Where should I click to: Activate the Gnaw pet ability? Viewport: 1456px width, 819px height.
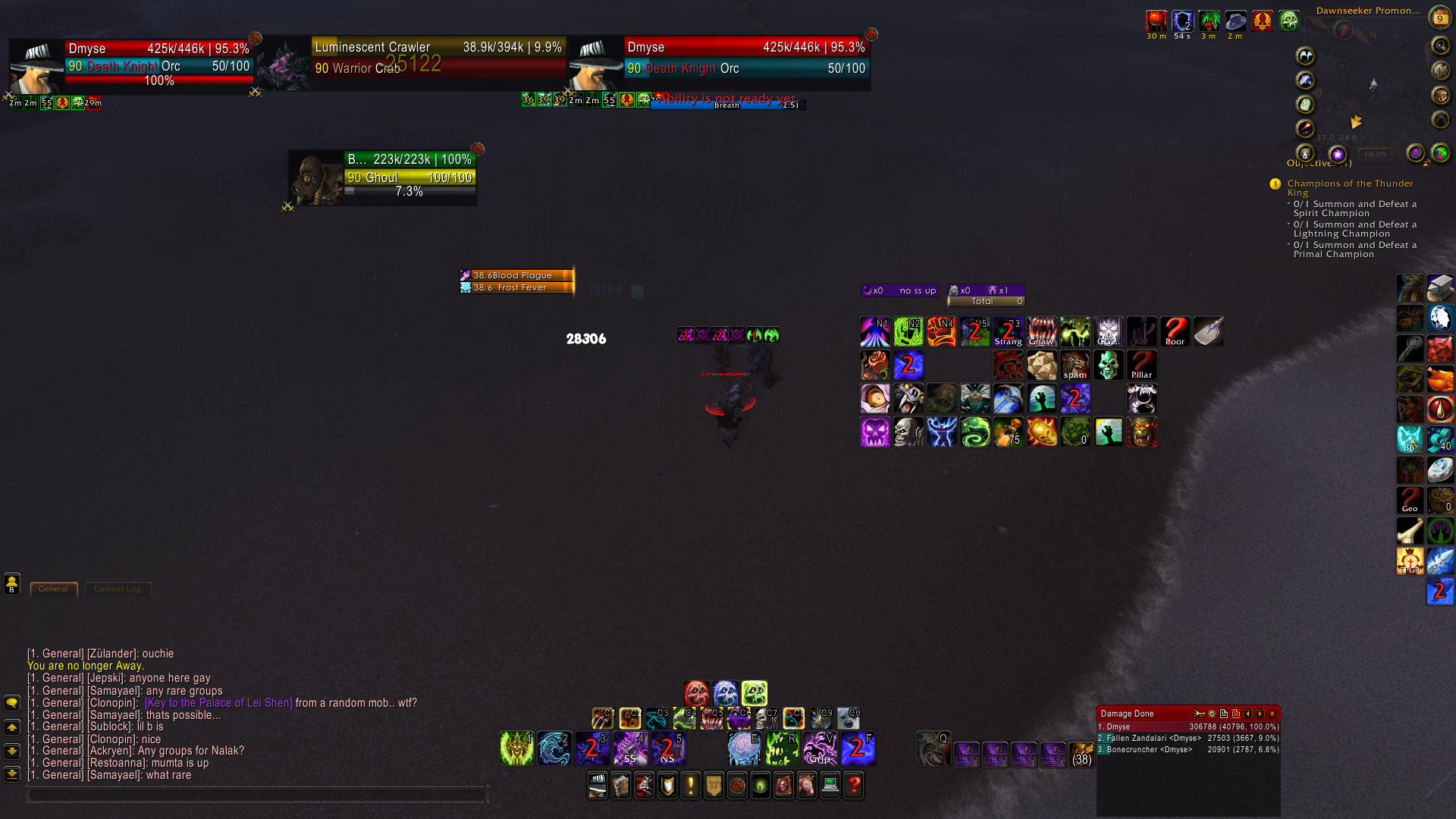pos(1041,332)
